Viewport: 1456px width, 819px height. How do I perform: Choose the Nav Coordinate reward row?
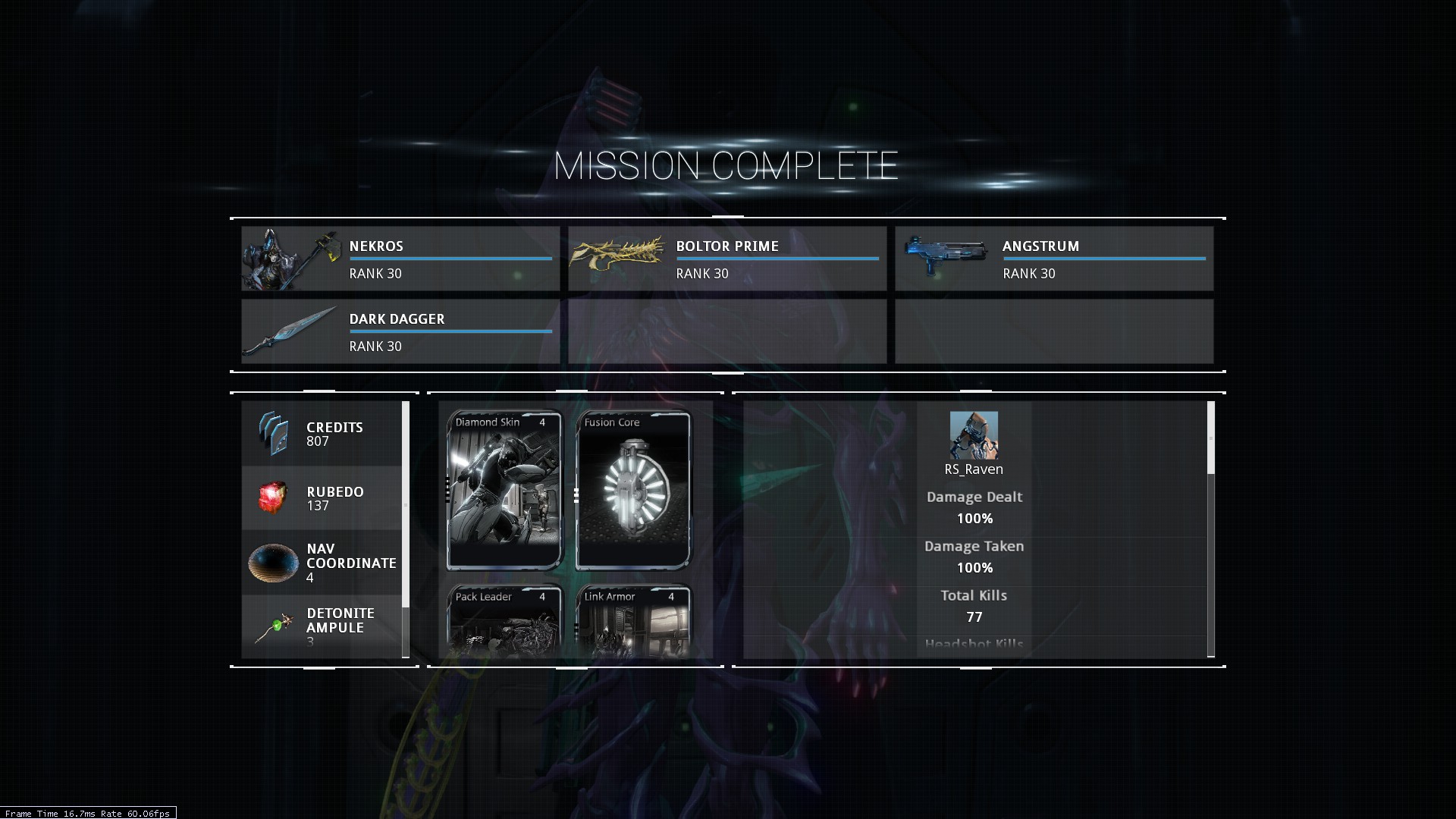pyautogui.click(x=322, y=563)
